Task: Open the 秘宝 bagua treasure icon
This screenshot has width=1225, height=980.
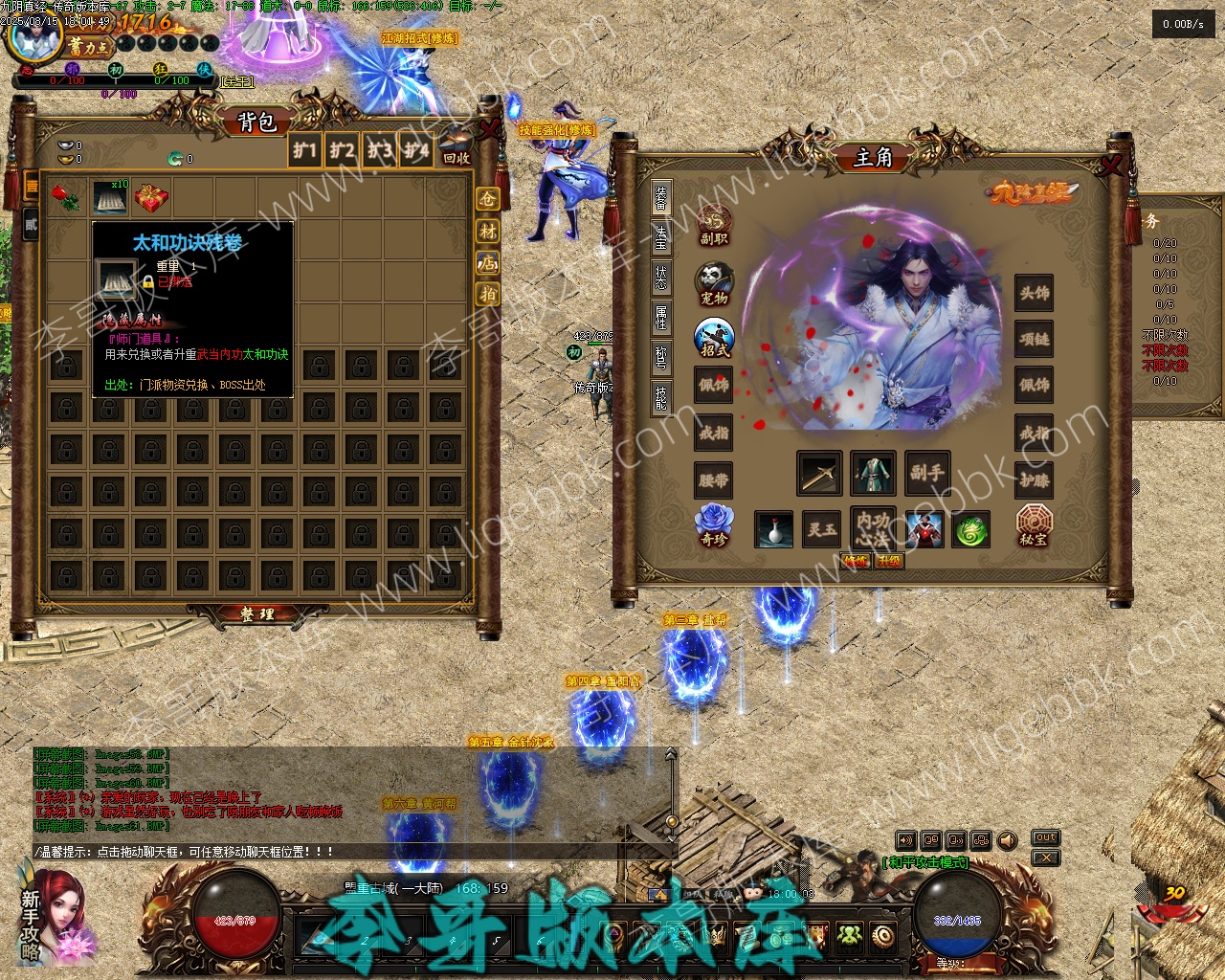Action: (1034, 525)
